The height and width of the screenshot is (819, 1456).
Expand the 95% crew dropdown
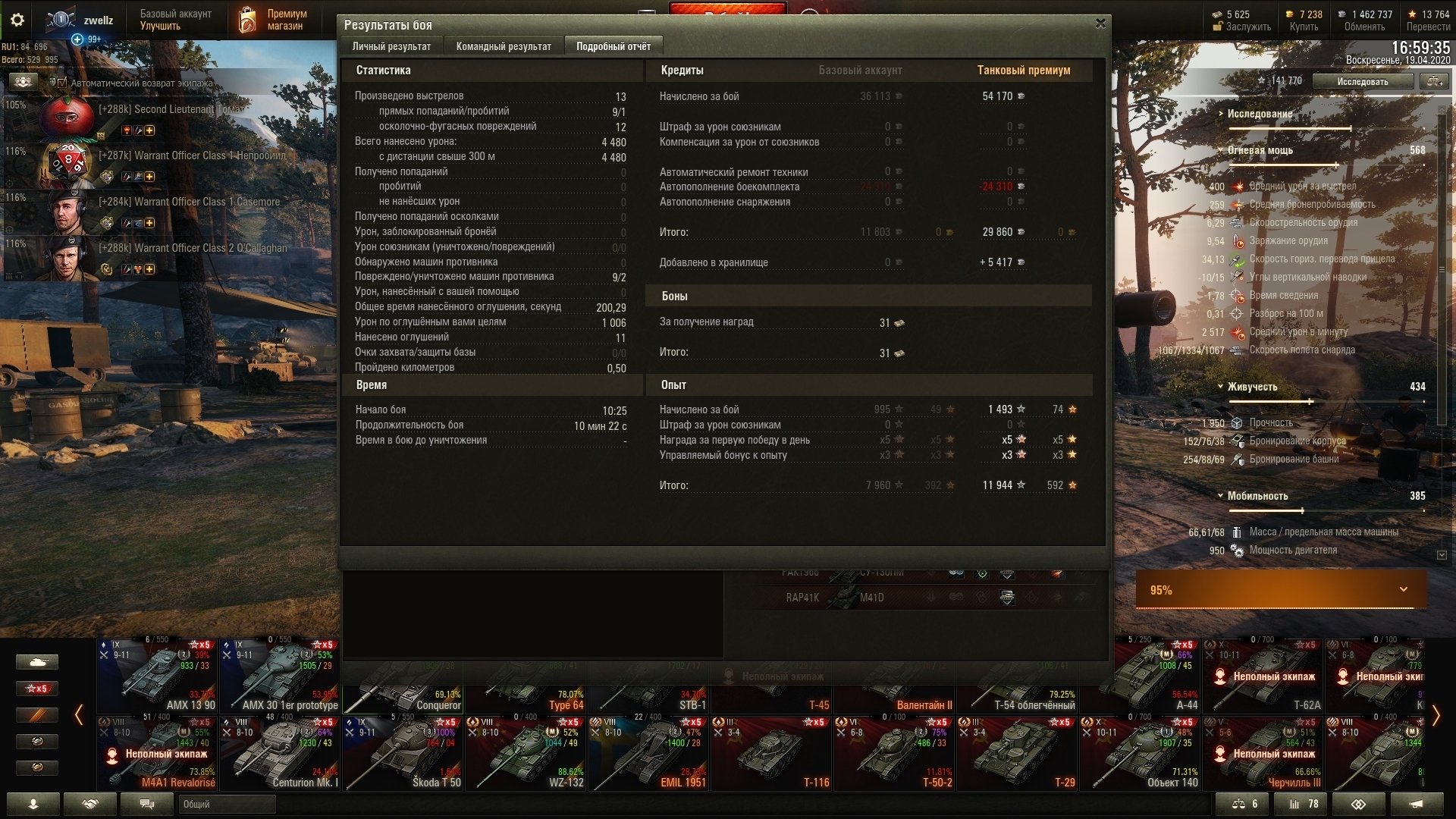1403,589
